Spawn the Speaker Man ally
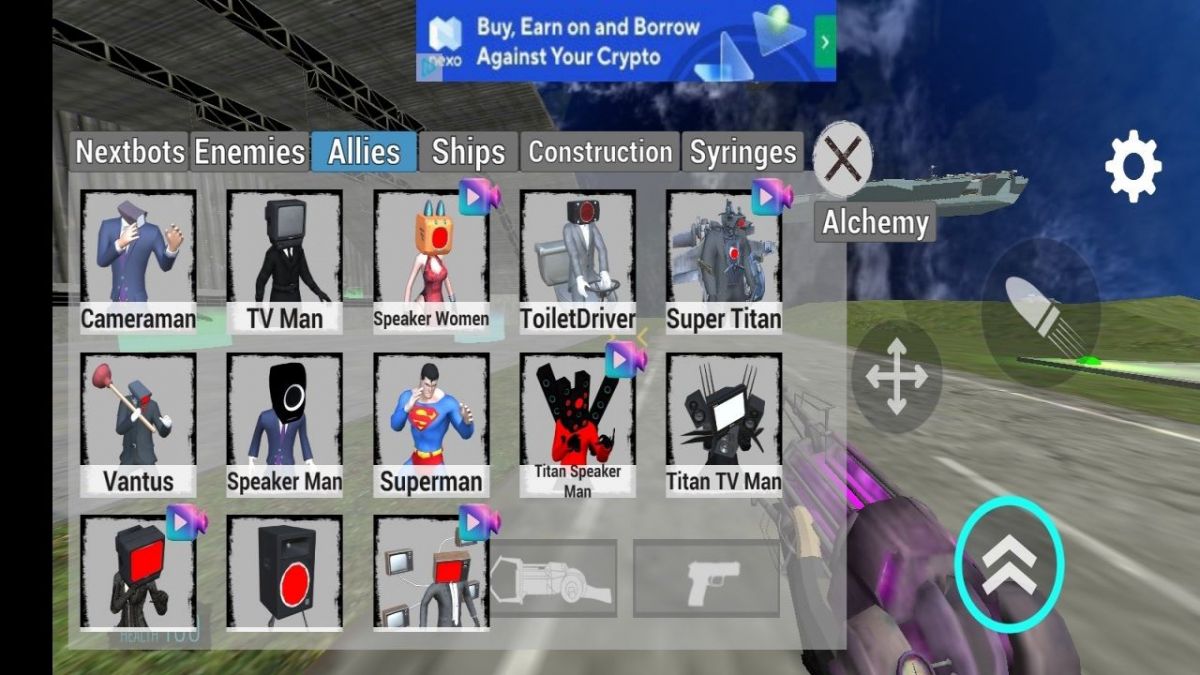 [x=285, y=424]
